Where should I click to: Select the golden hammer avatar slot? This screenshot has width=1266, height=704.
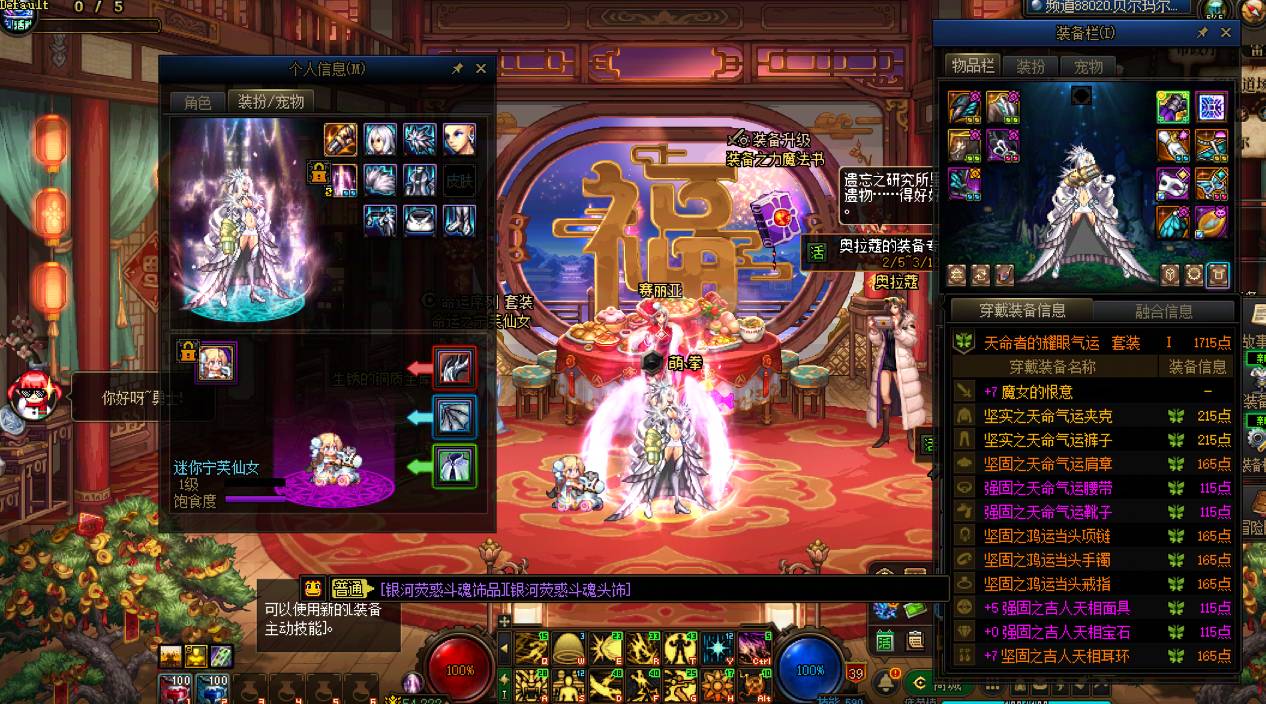pyautogui.click(x=340, y=139)
